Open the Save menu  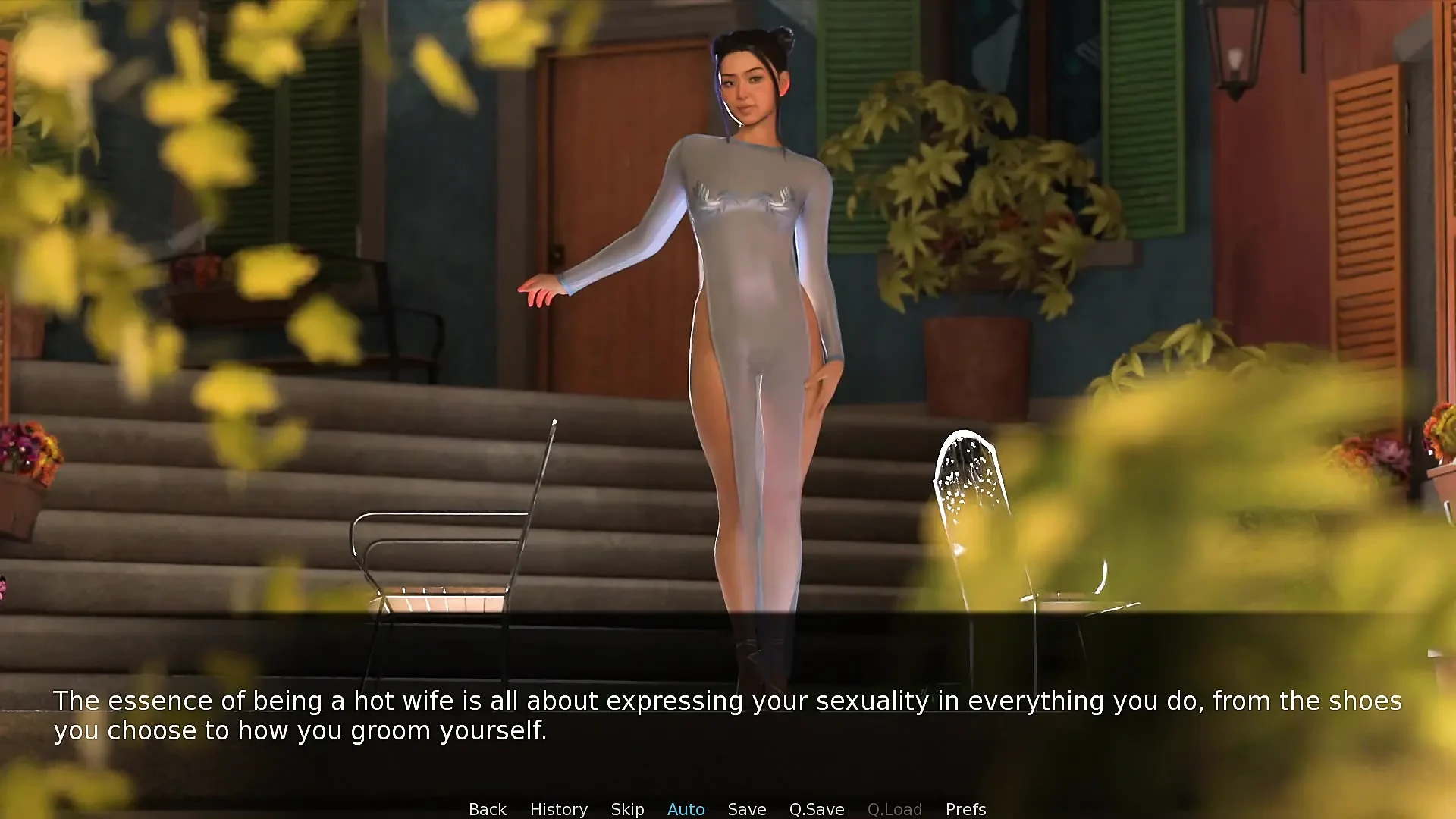[x=746, y=809]
